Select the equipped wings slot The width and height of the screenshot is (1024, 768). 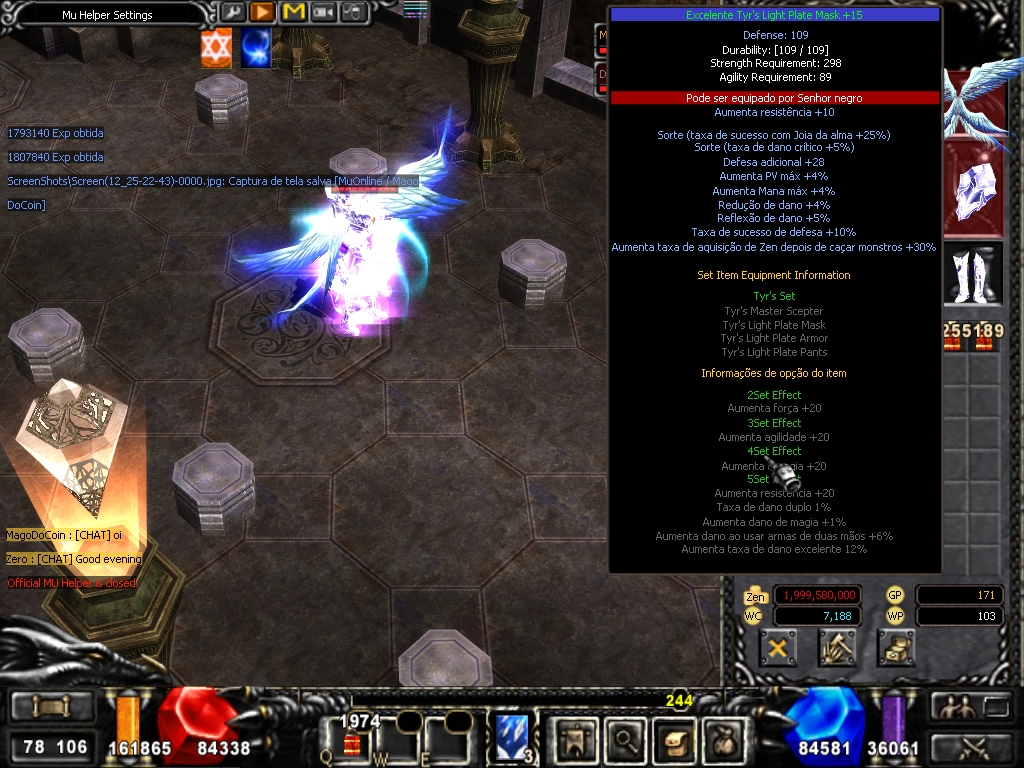[x=973, y=102]
